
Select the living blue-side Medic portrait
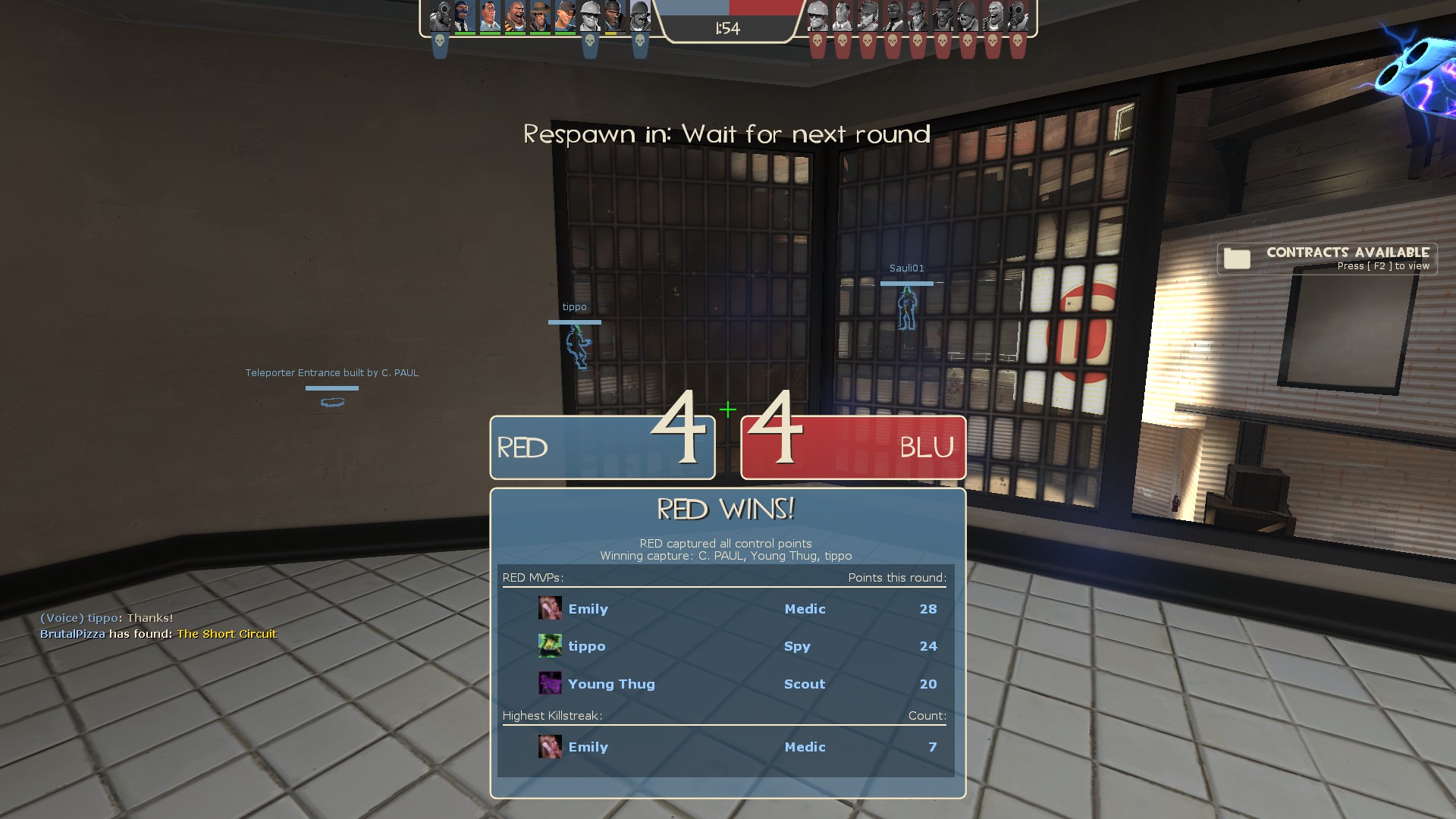click(x=490, y=16)
